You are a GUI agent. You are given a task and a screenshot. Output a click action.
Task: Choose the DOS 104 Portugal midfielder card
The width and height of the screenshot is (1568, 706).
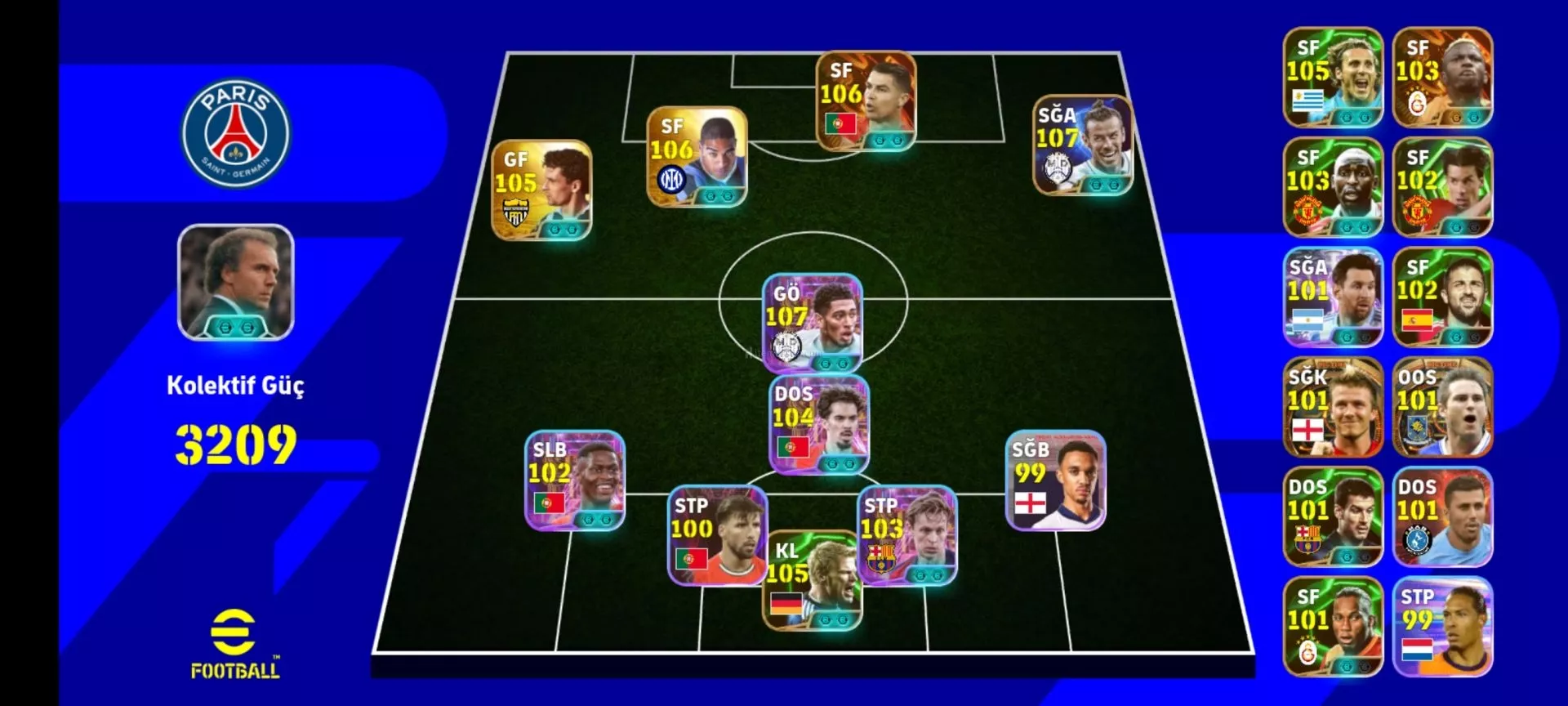(819, 425)
